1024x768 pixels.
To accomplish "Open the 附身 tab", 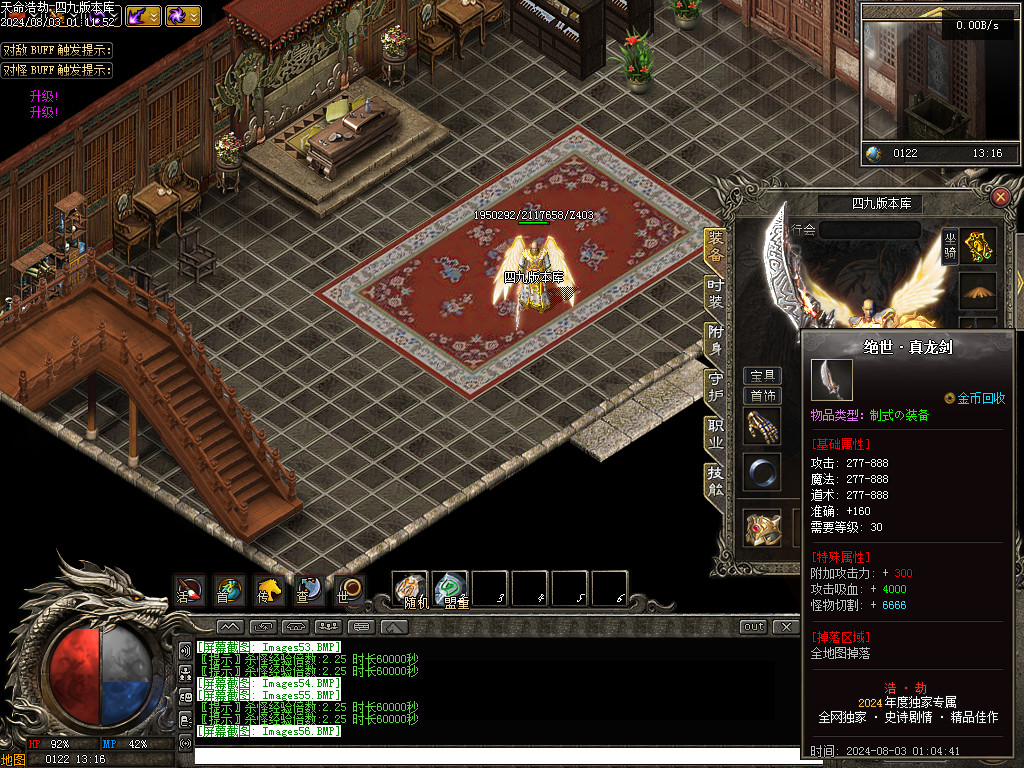I will [715, 340].
